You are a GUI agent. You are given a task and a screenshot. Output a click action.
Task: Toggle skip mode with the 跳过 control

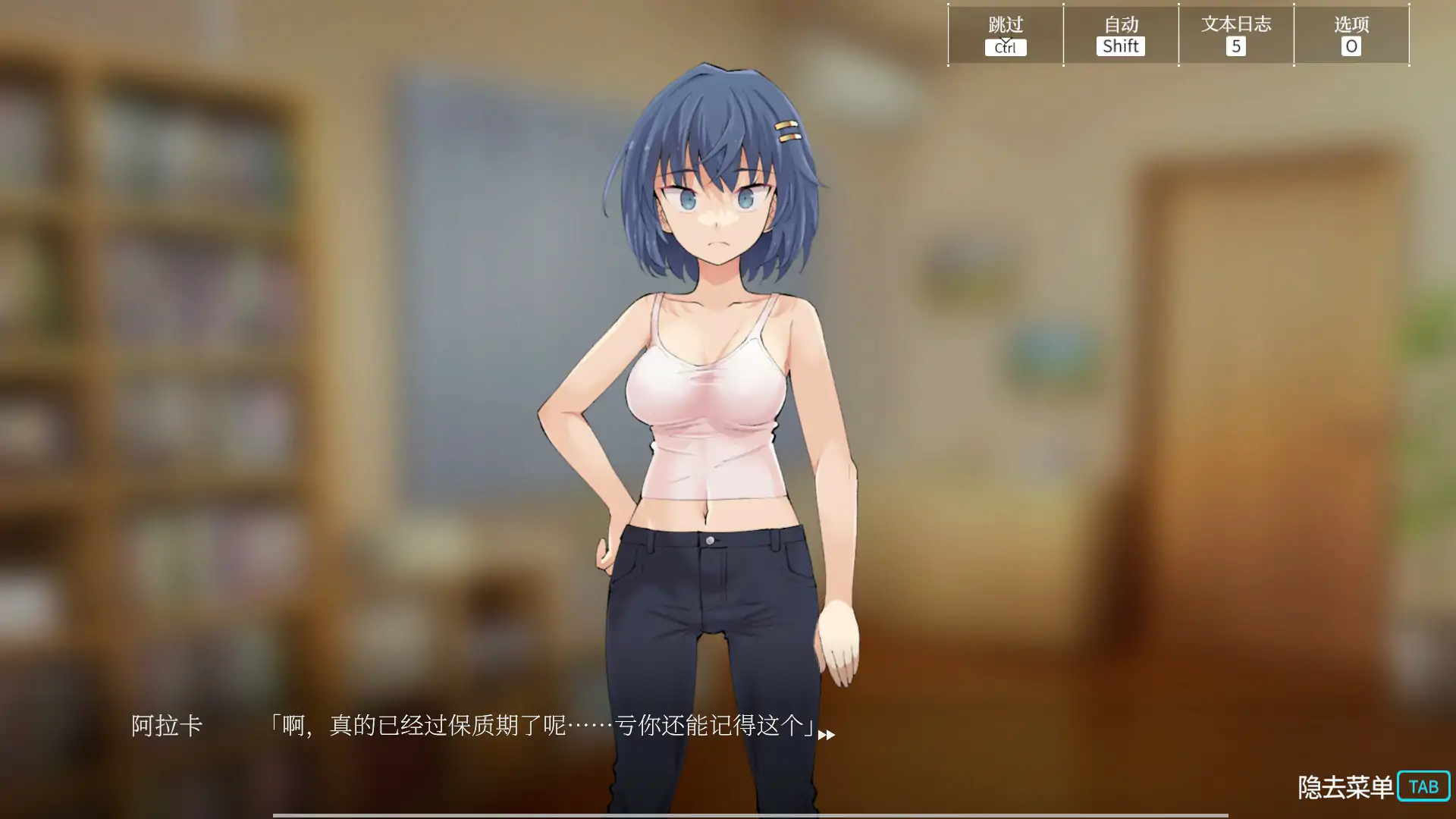coord(1005,34)
